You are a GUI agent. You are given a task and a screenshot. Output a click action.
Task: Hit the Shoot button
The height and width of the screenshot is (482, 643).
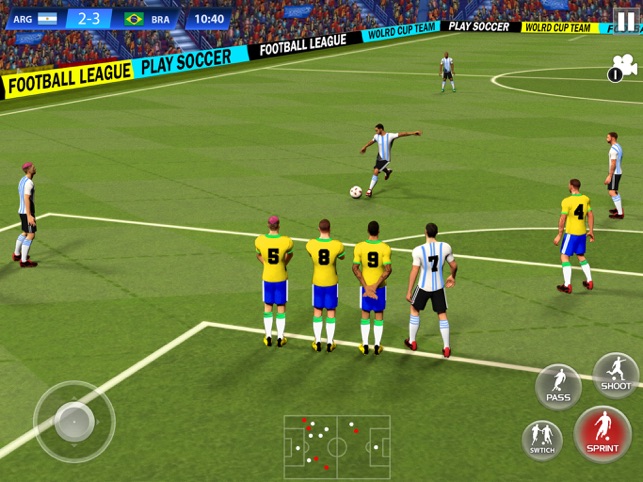click(616, 375)
